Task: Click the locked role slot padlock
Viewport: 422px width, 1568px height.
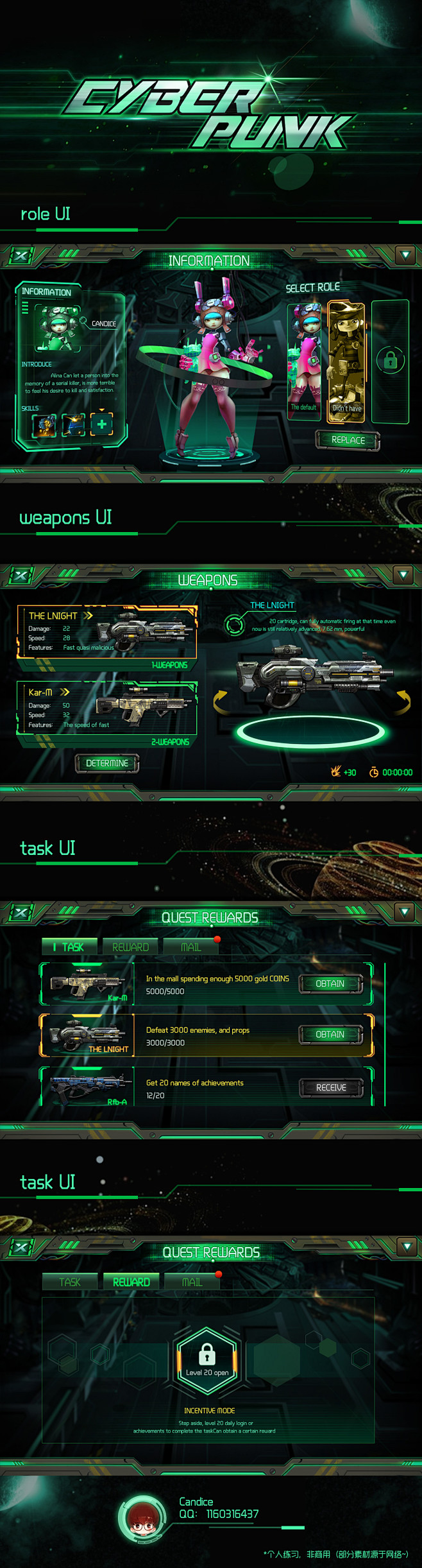Action: click(390, 361)
